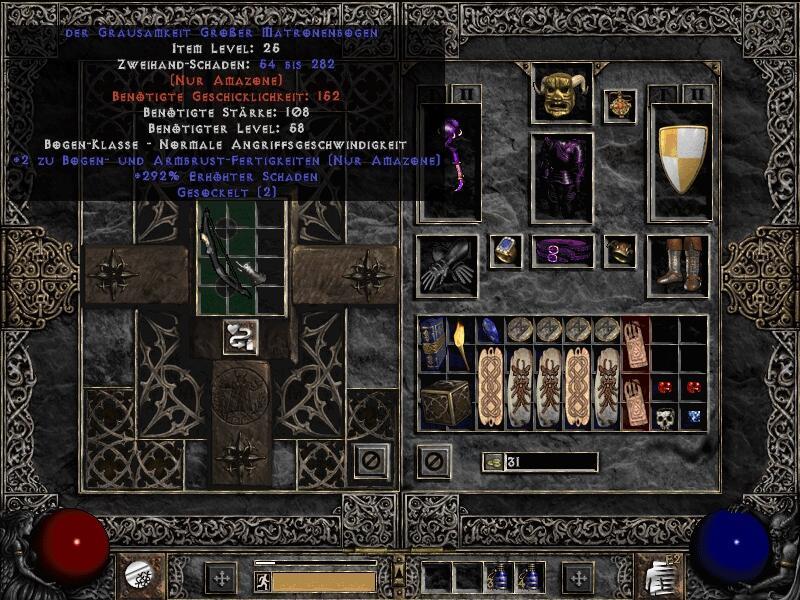Select the brown boots slot
This screenshot has height=600, width=800.
coord(678,266)
